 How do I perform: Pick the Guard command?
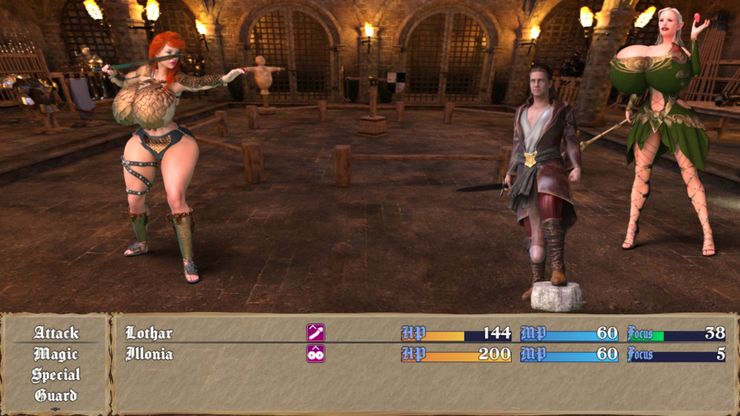(56, 396)
